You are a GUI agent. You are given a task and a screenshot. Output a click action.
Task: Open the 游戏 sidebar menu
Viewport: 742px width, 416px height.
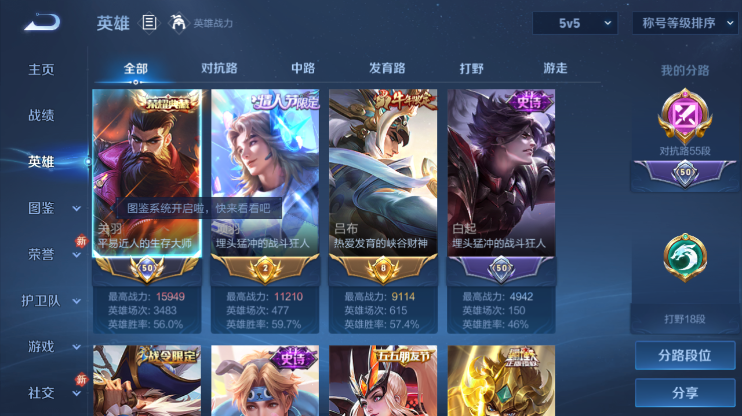(x=41, y=346)
